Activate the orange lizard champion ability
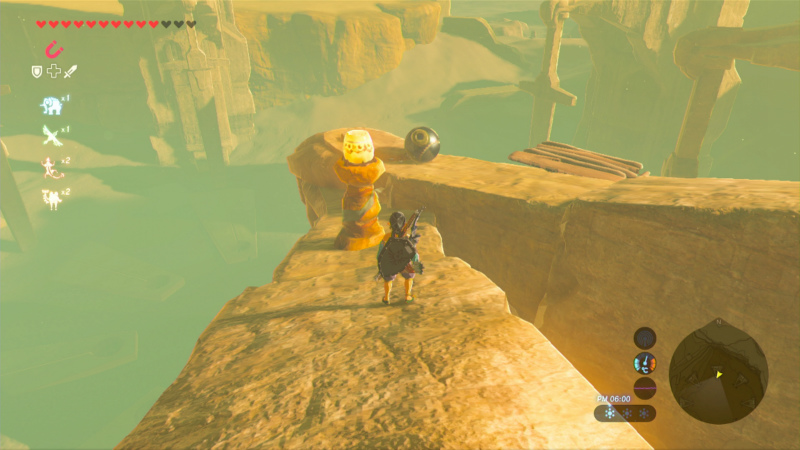 tap(50, 167)
